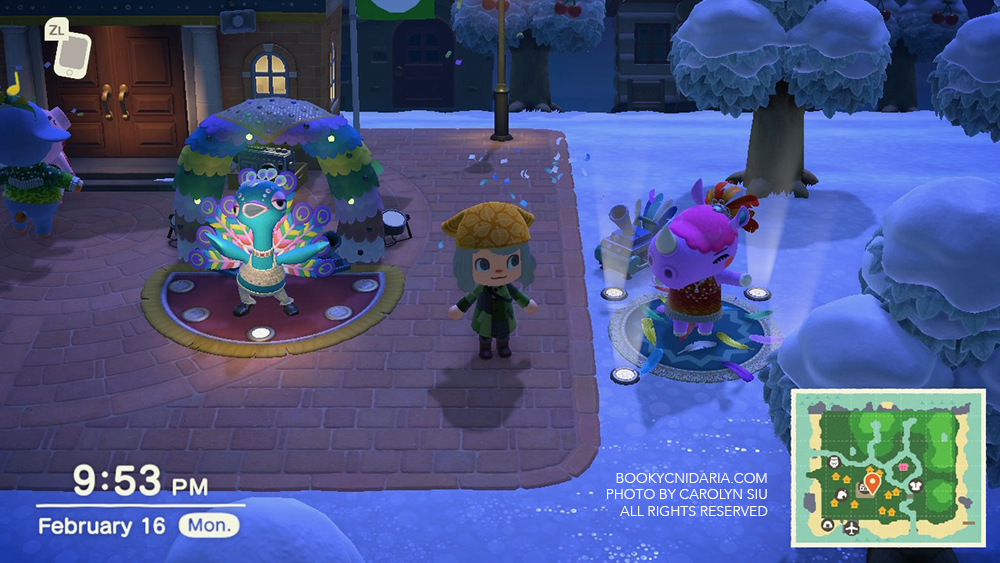Select the museum owl marker on minimap
The height and width of the screenshot is (563, 1000).
[x=836, y=463]
